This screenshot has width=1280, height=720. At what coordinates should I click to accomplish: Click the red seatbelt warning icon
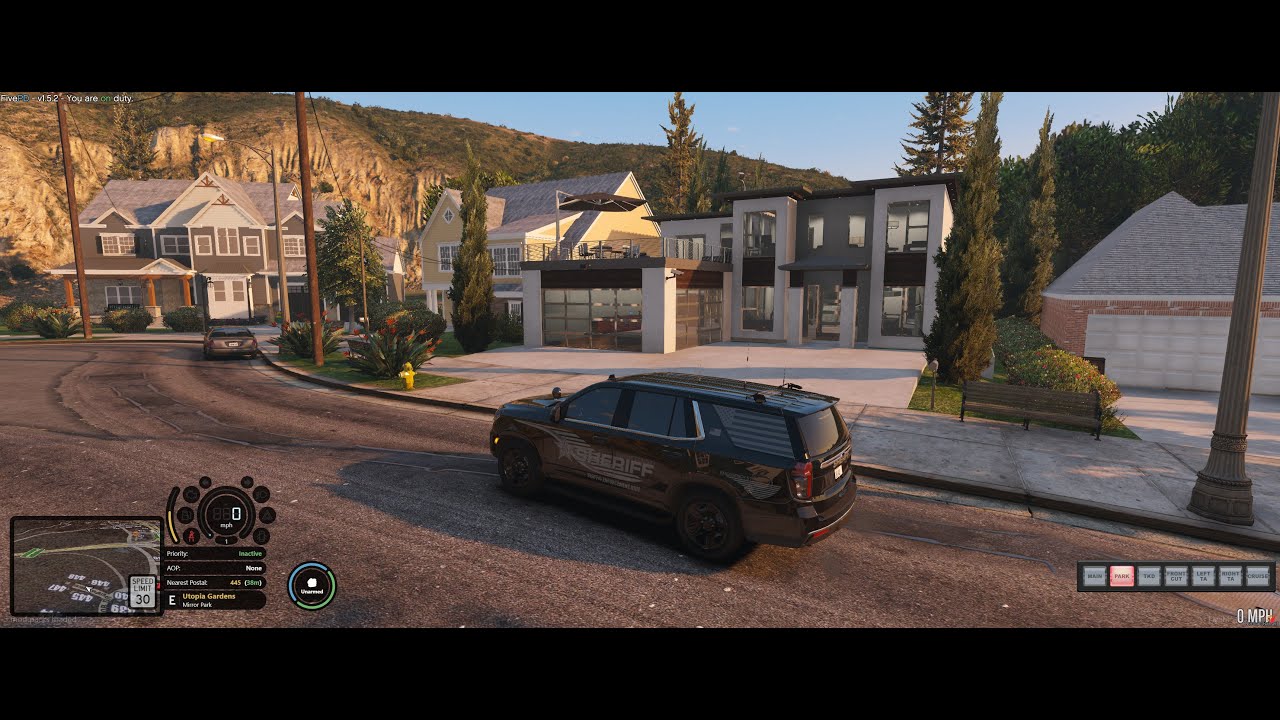(190, 534)
